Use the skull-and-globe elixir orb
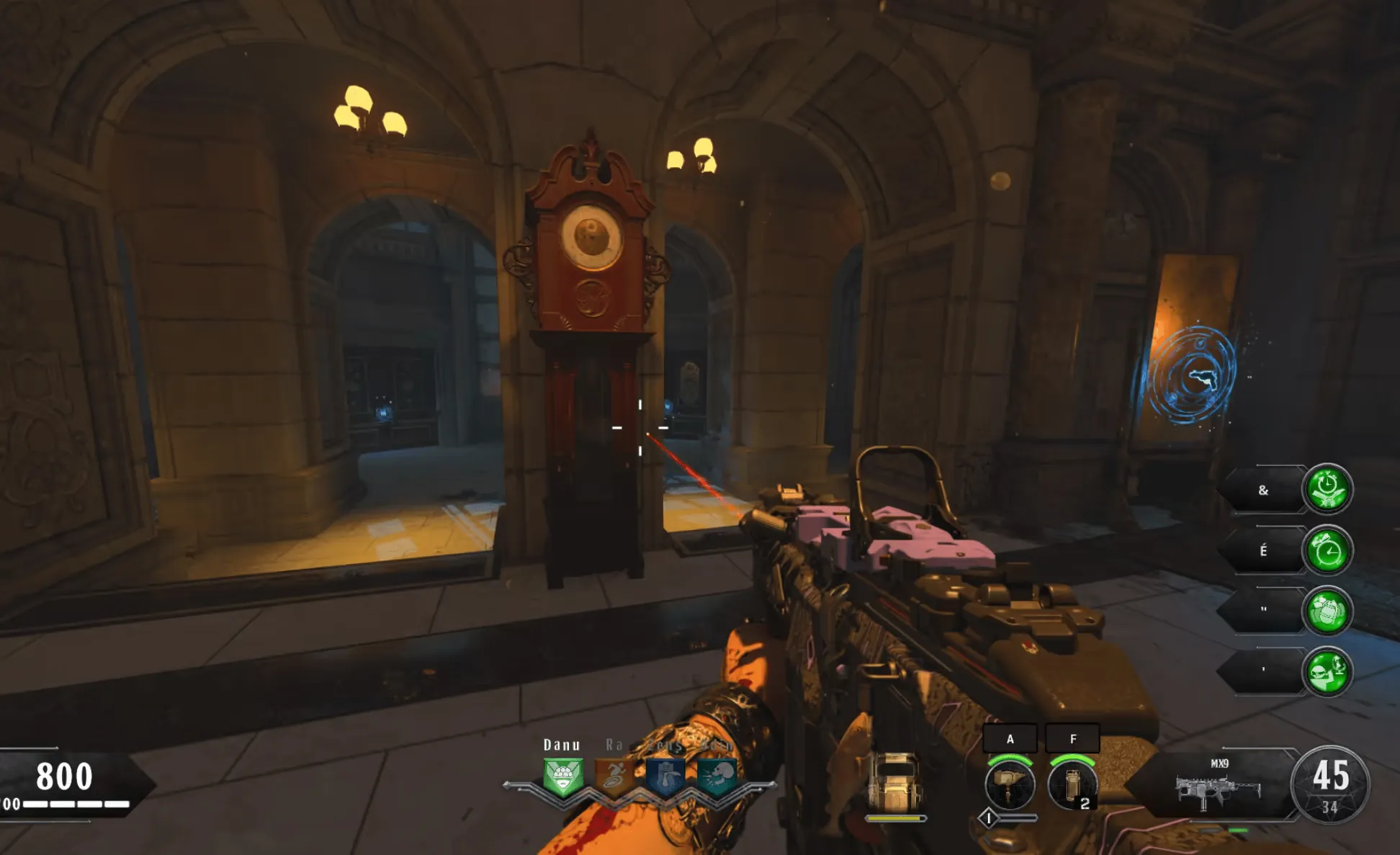This screenshot has height=855, width=1400. pyautogui.click(x=1327, y=672)
